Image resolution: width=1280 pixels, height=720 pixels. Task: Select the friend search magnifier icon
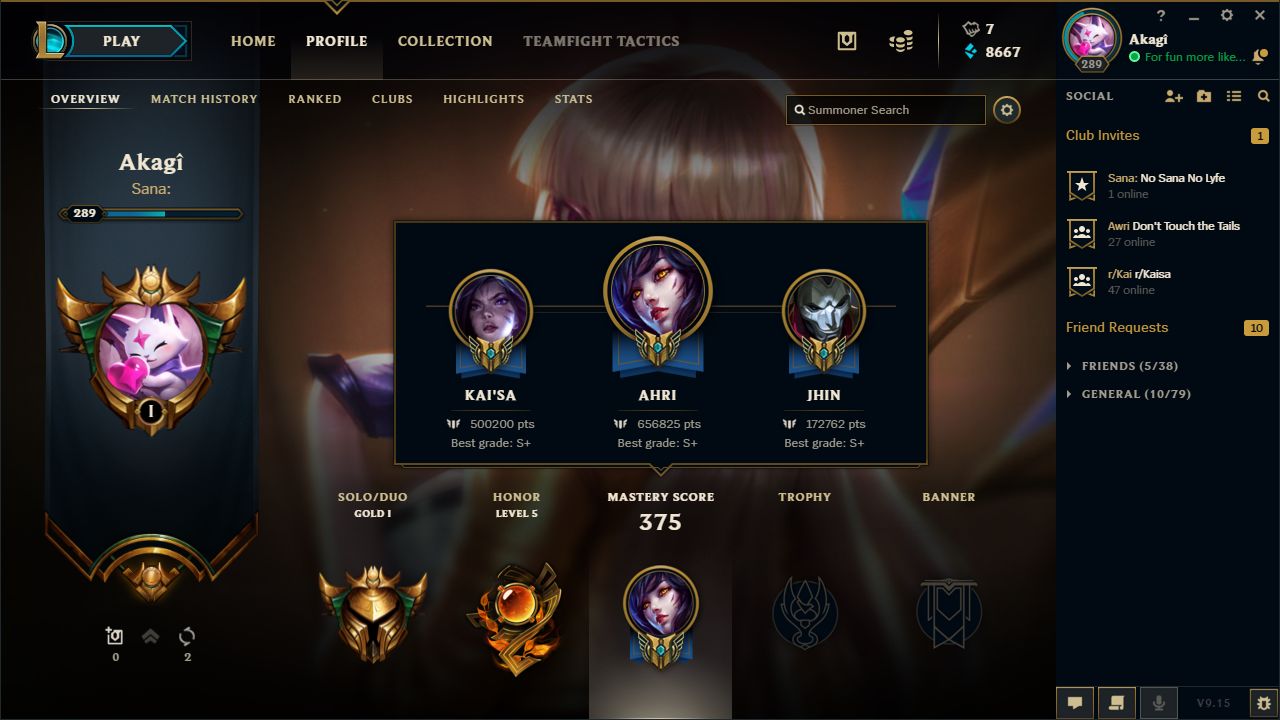(1263, 96)
